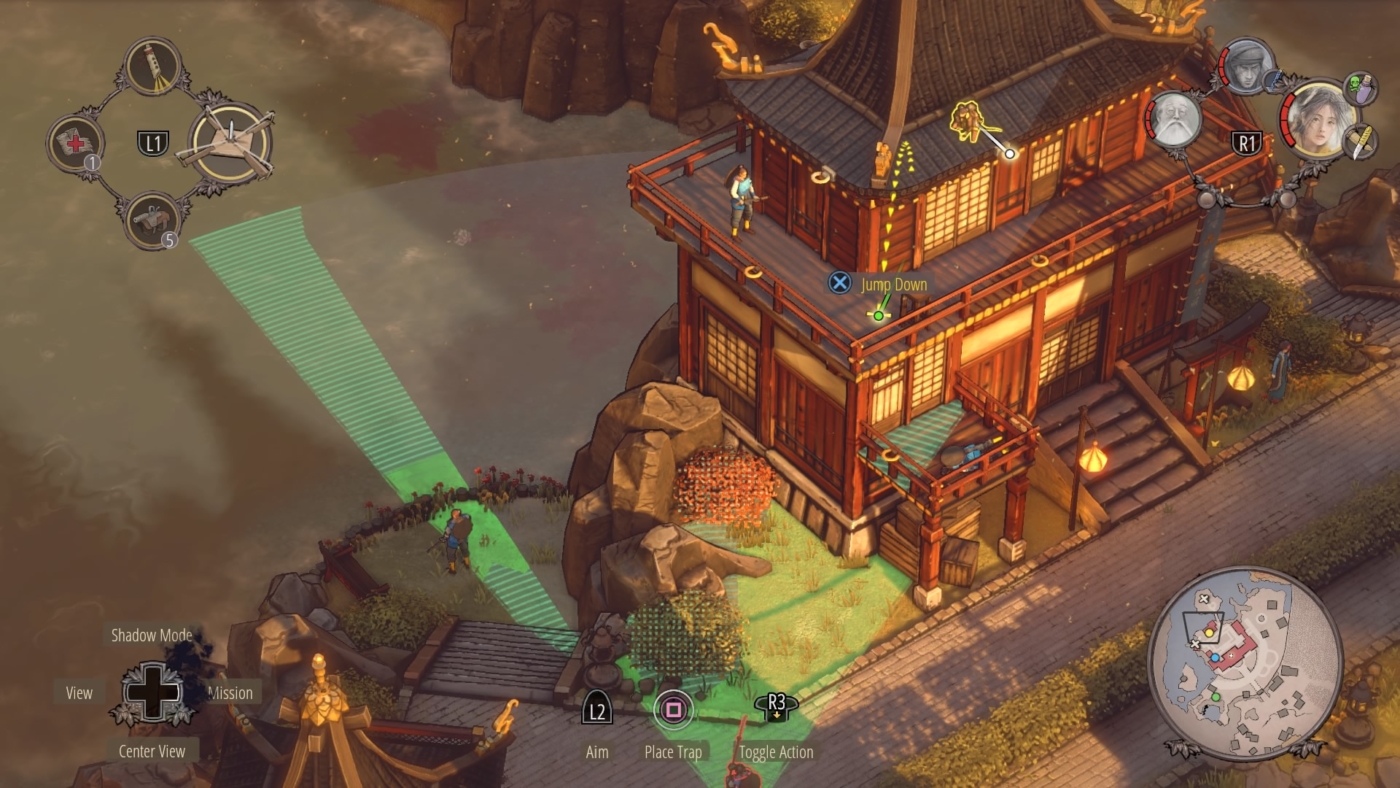Open the View option on the d-pad
The image size is (1400, 788).
78,692
